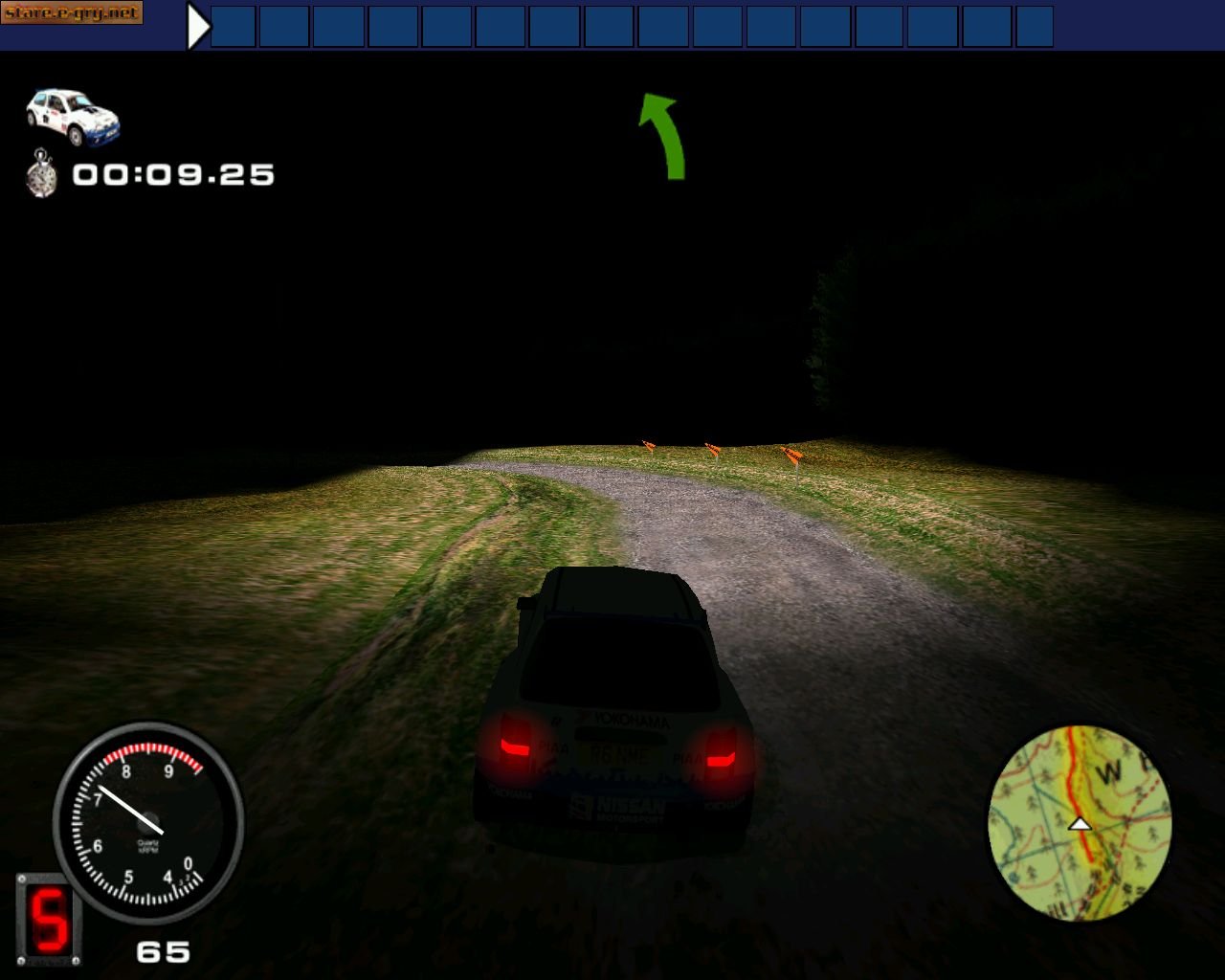
Task: Click the R6 NME license plate
Action: point(619,757)
